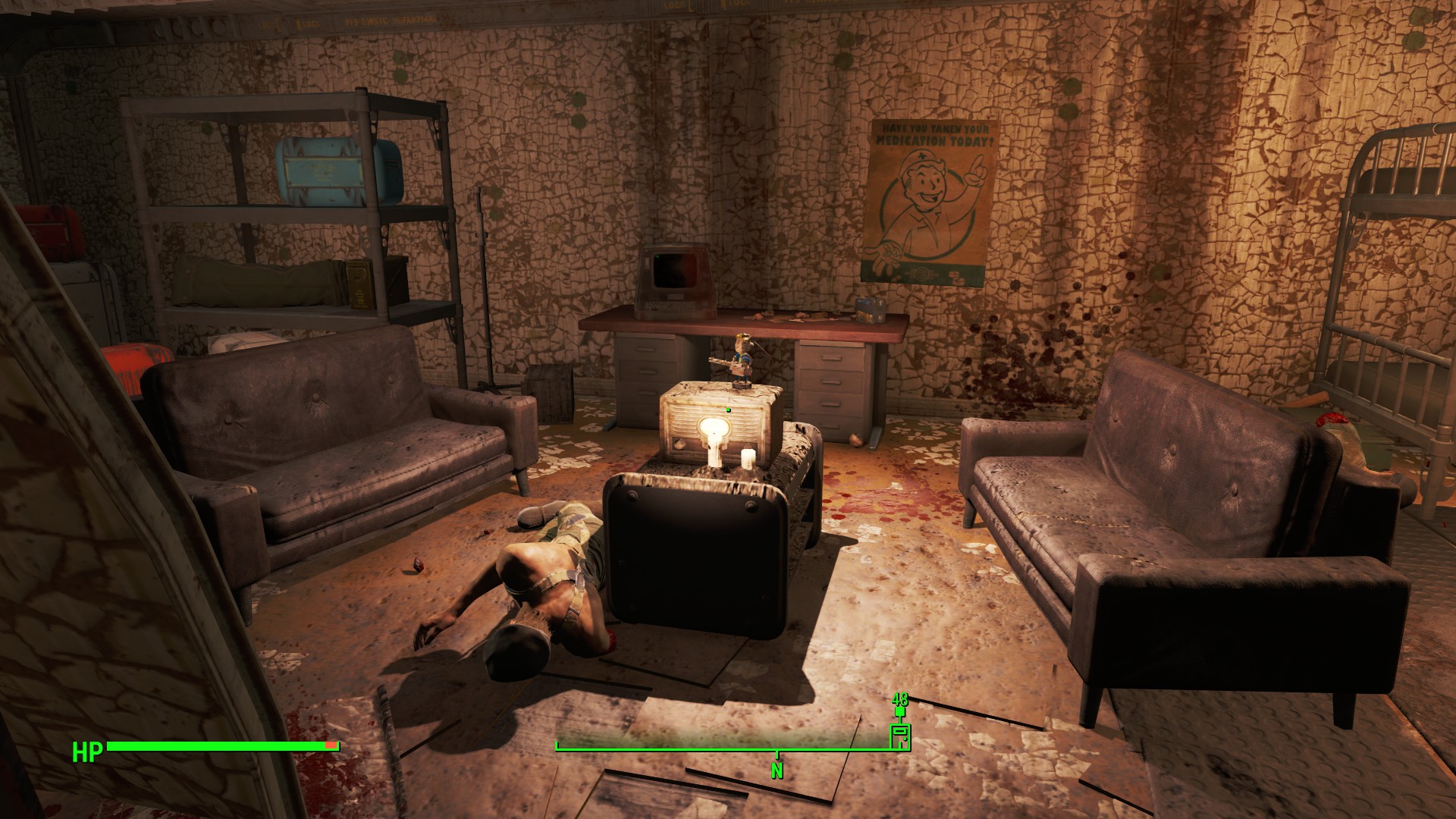Click the door marker on the compass
The width and height of the screenshot is (1456, 819).
click(899, 736)
